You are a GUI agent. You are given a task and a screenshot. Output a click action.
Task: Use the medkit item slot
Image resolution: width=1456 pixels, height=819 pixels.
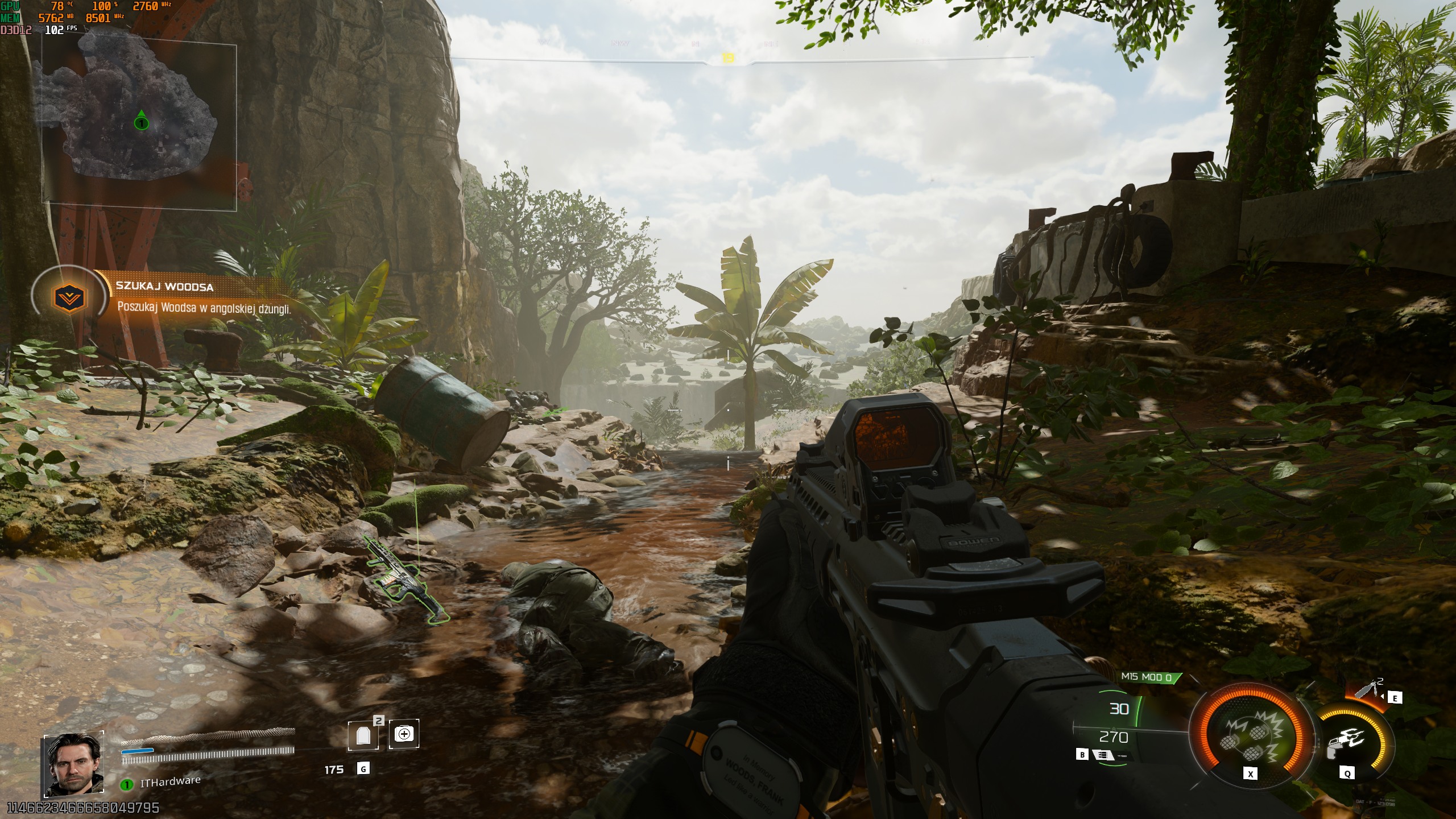(404, 734)
